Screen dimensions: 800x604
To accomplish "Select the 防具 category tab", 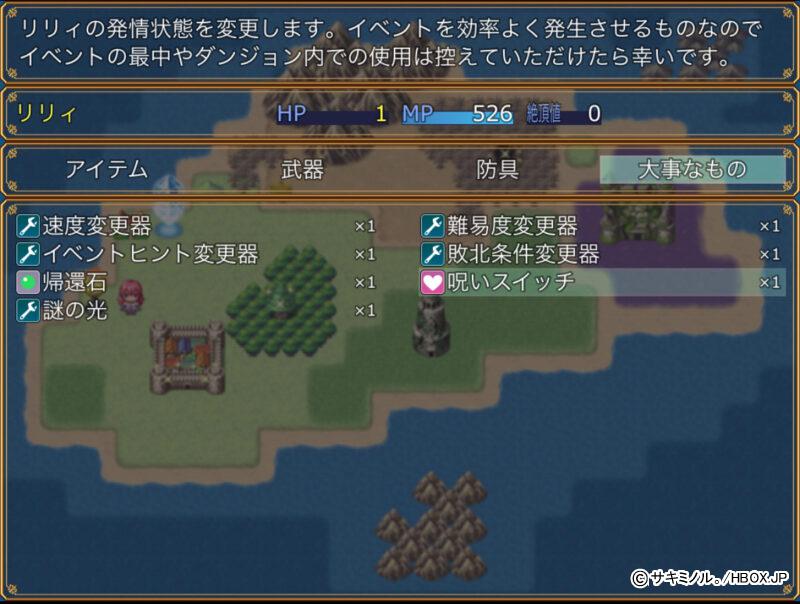I will tap(497, 170).
